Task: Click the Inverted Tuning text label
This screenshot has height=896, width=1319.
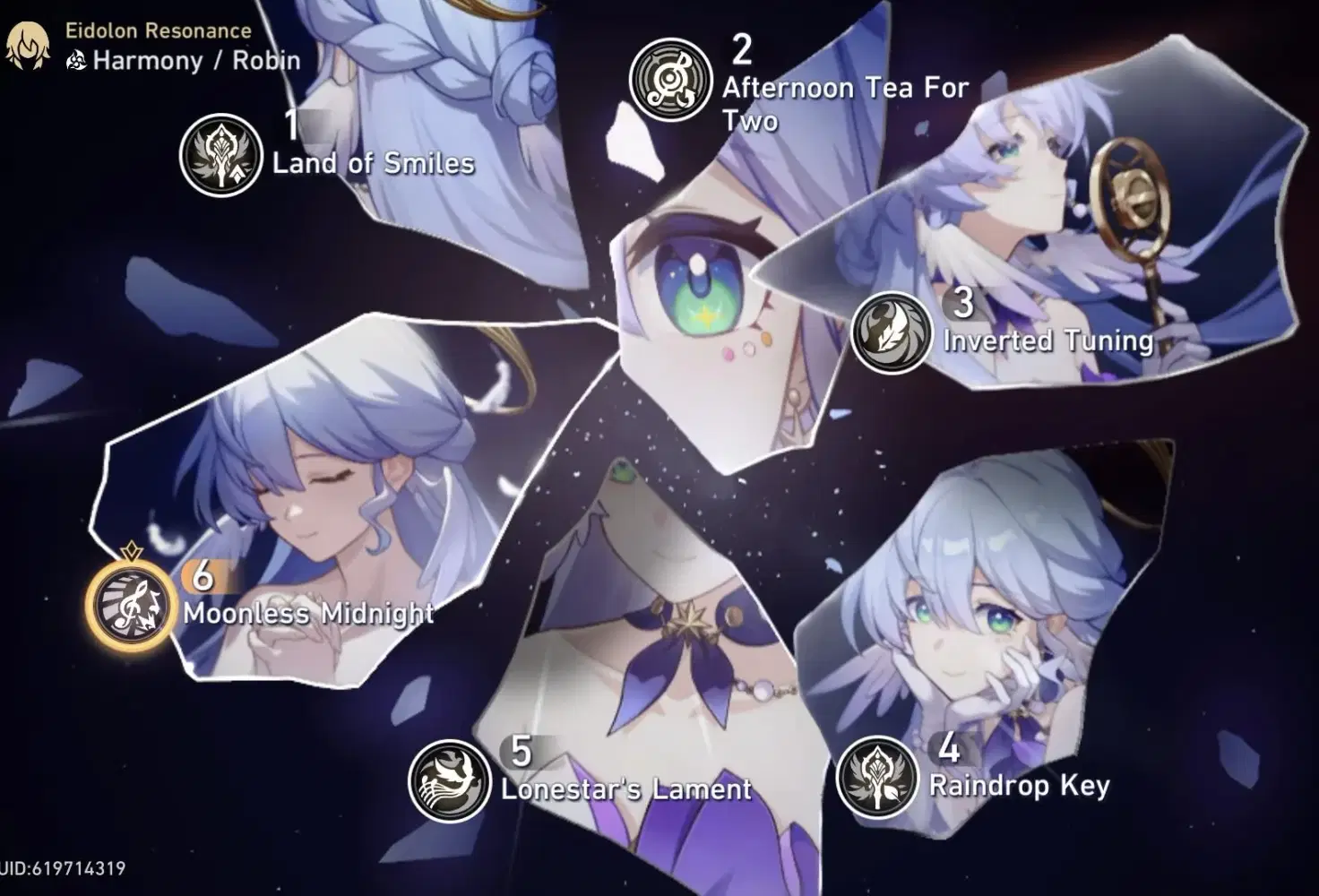Action: click(x=1047, y=340)
